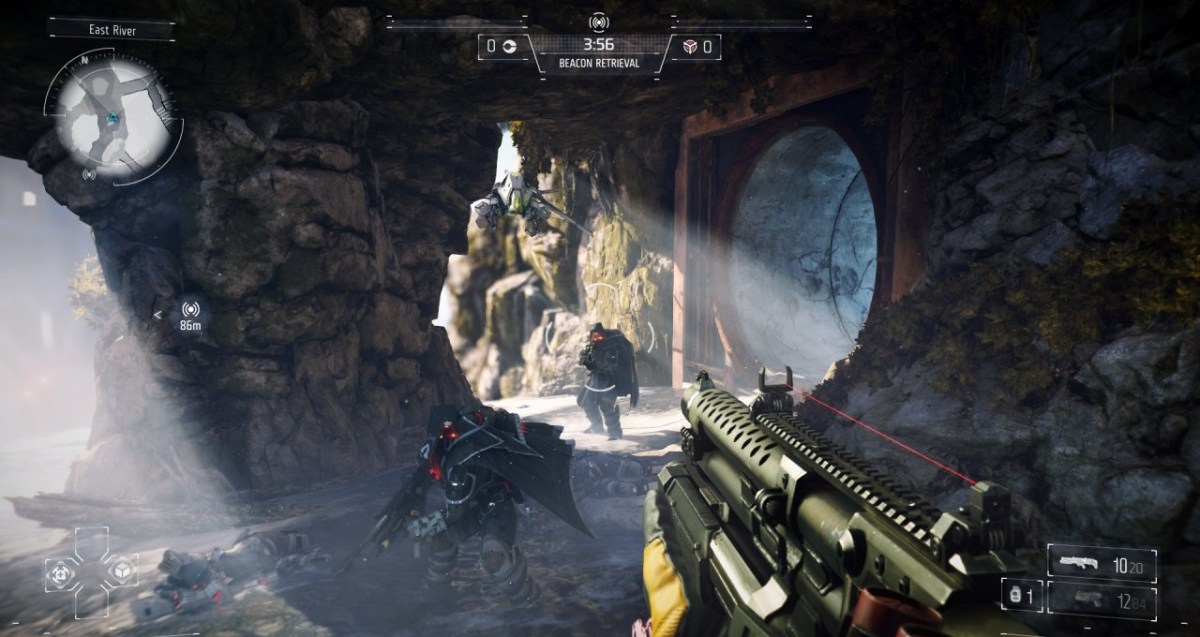Click the circular minimap
This screenshot has width=1200, height=637.
click(111, 119)
